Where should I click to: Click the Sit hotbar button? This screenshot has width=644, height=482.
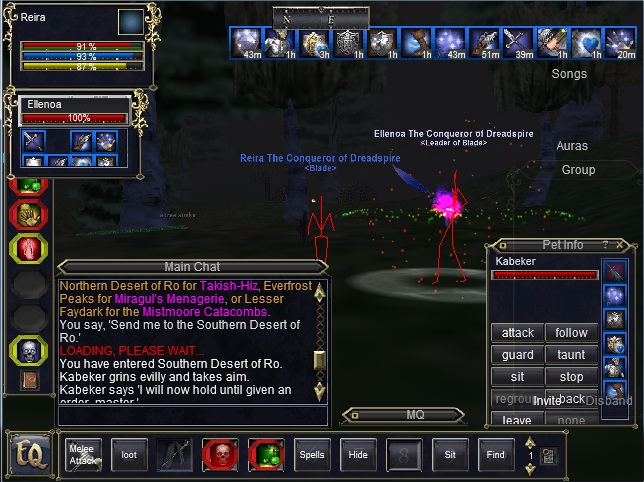450,454
